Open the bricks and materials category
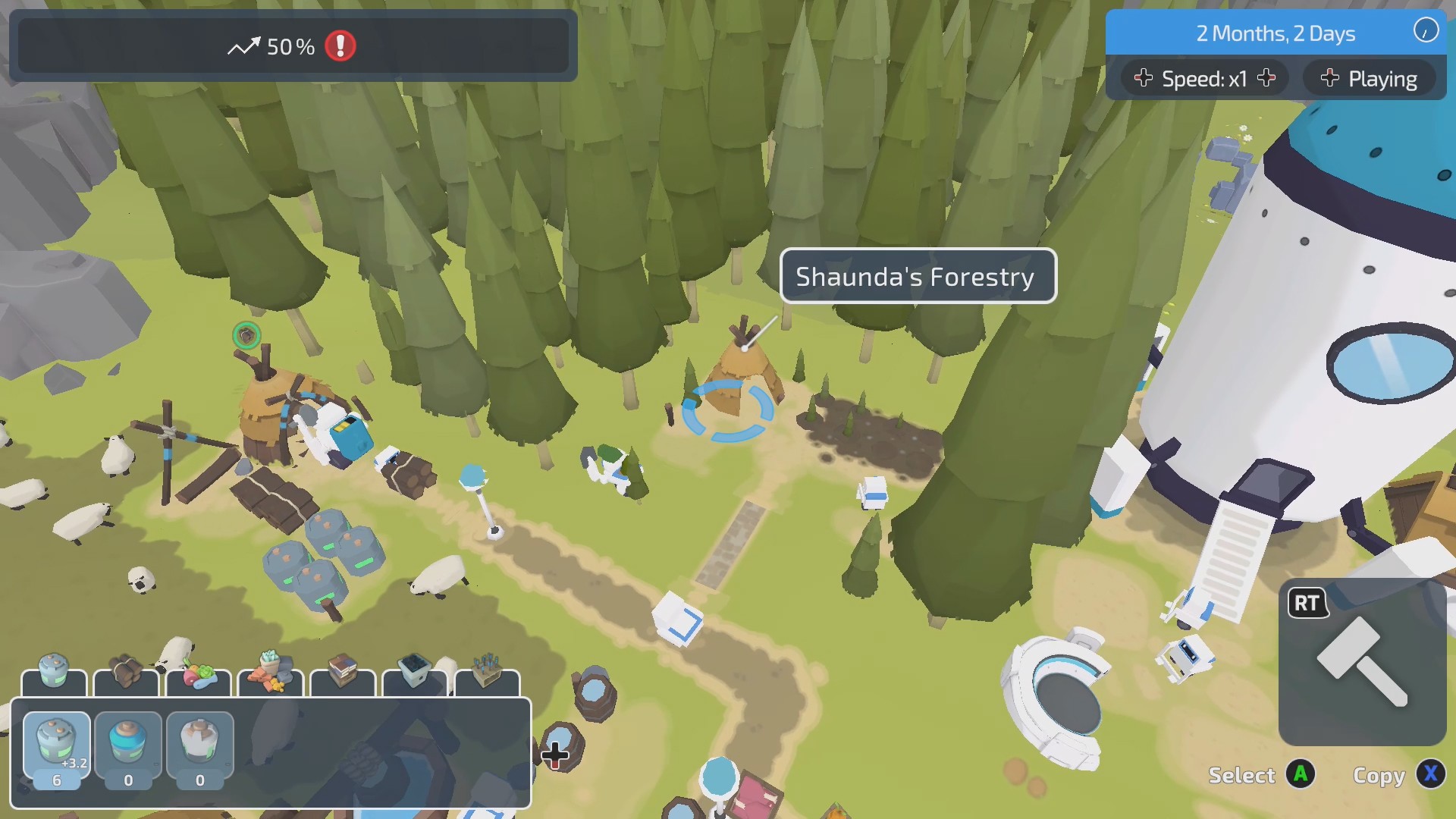Image resolution: width=1456 pixels, height=819 pixels. pyautogui.click(x=269, y=673)
